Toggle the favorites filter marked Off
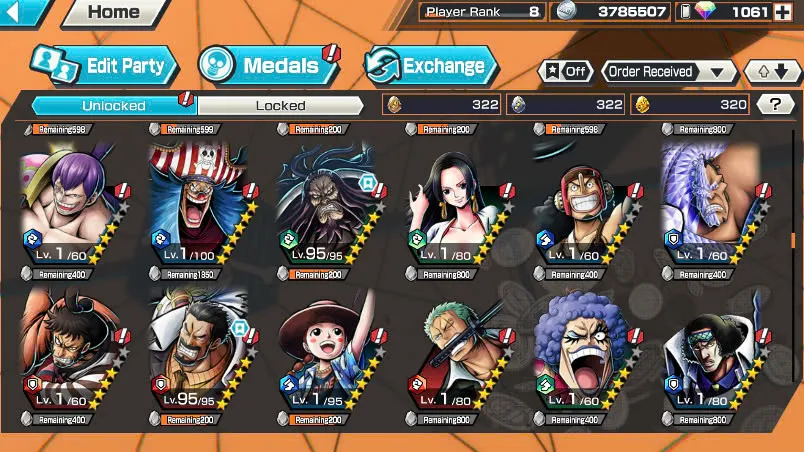Image resolution: width=804 pixels, height=452 pixels. click(565, 72)
